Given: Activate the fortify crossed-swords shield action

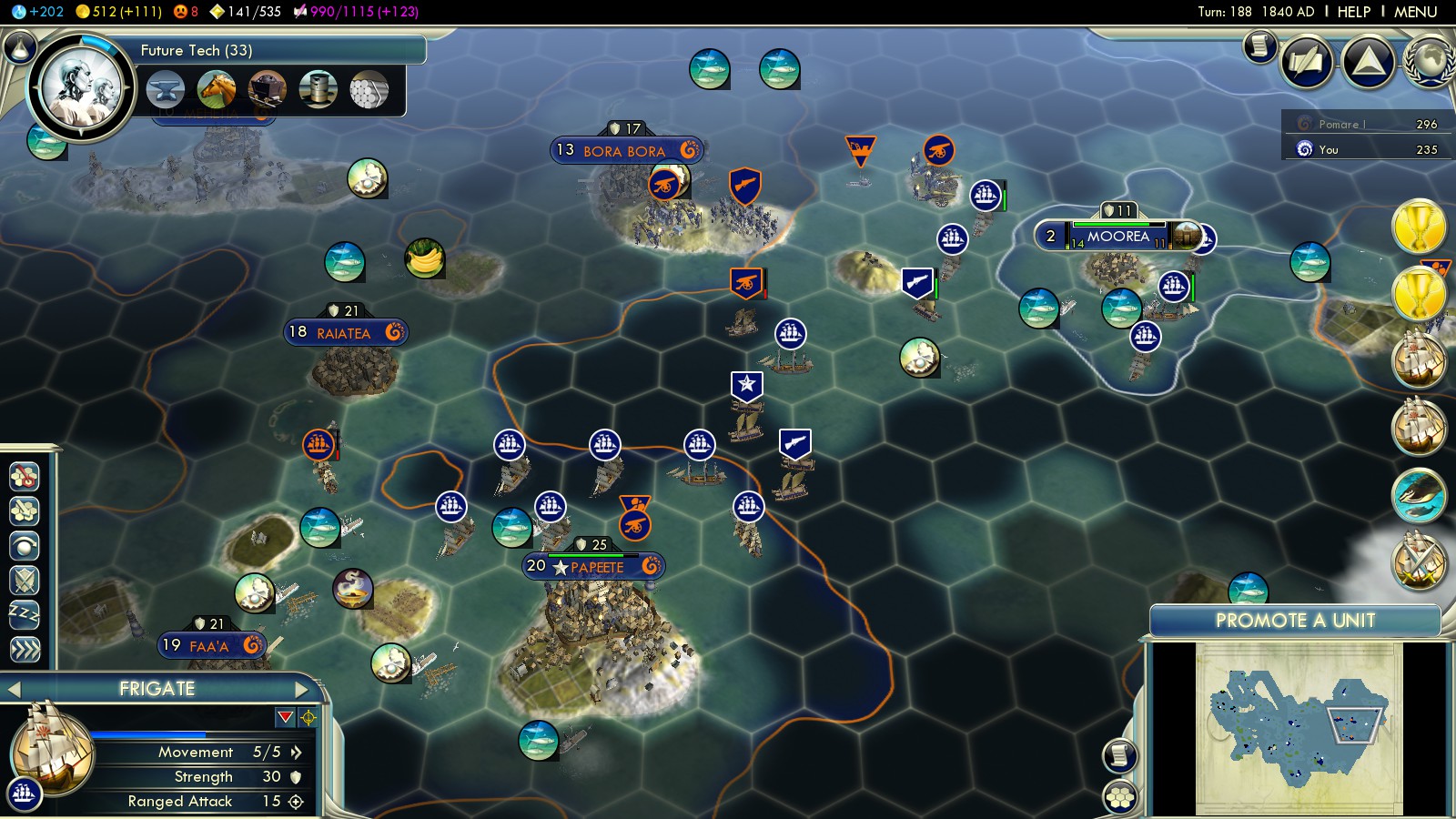Looking at the screenshot, I should [25, 580].
